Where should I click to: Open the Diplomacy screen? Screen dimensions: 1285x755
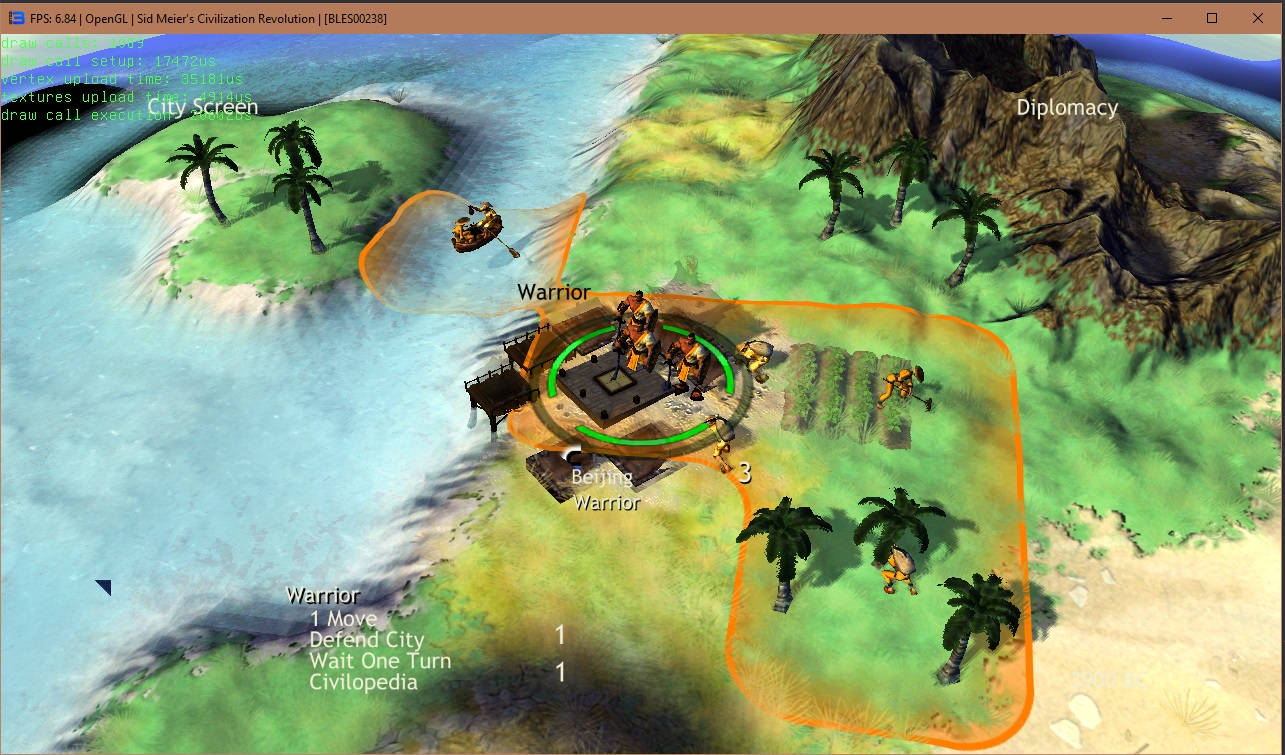point(1067,108)
